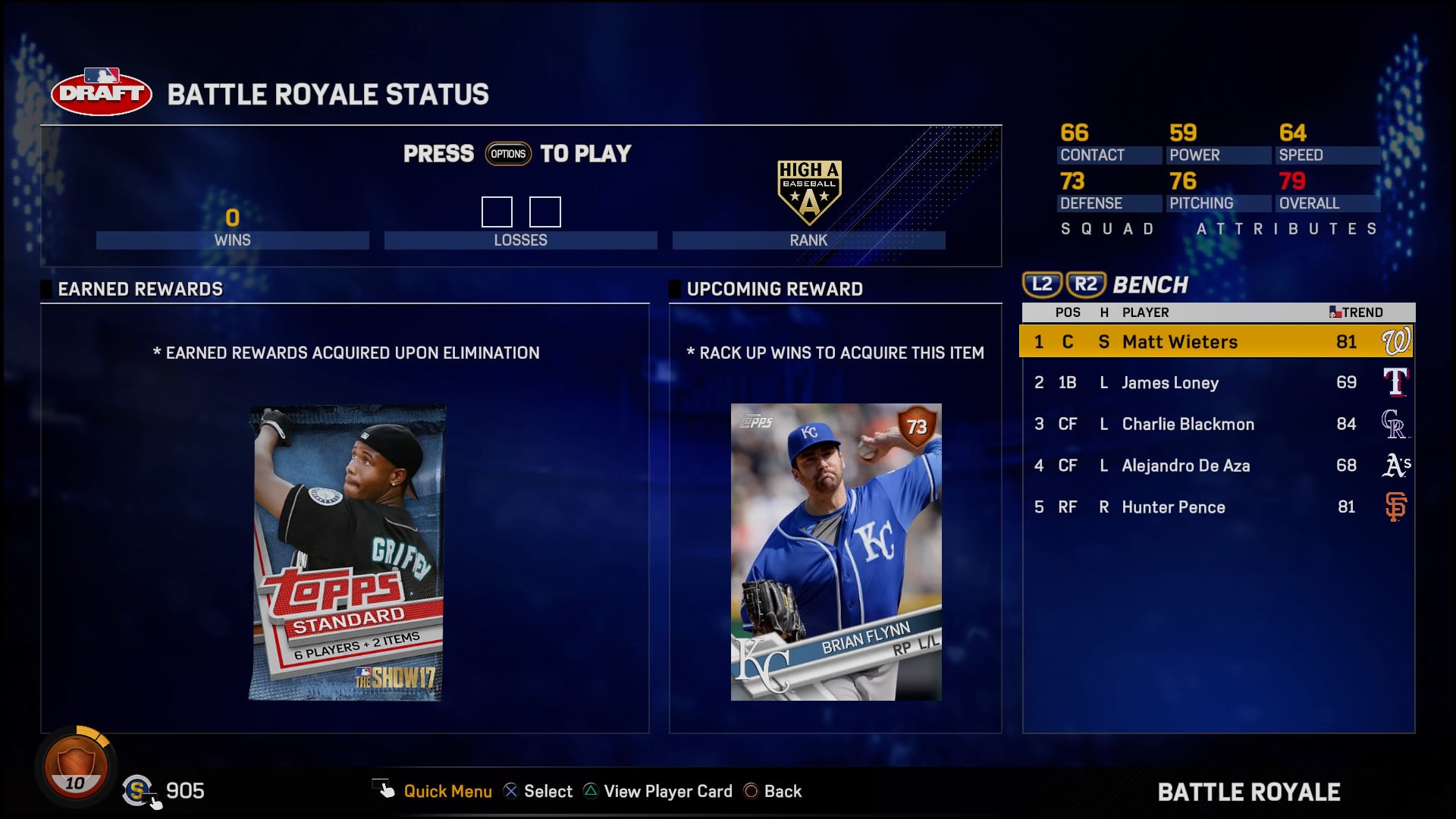Click the Giants logo beside Hunter Pence

pos(1399,507)
